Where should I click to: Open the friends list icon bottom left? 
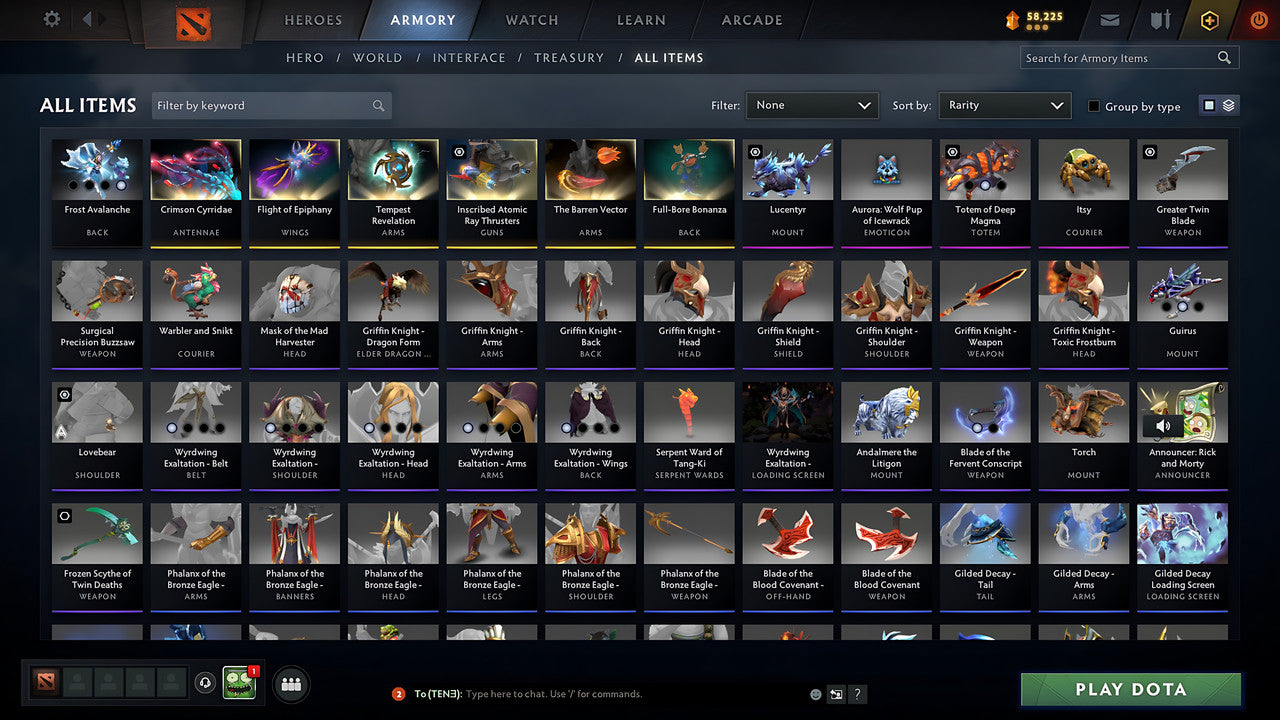pos(288,684)
